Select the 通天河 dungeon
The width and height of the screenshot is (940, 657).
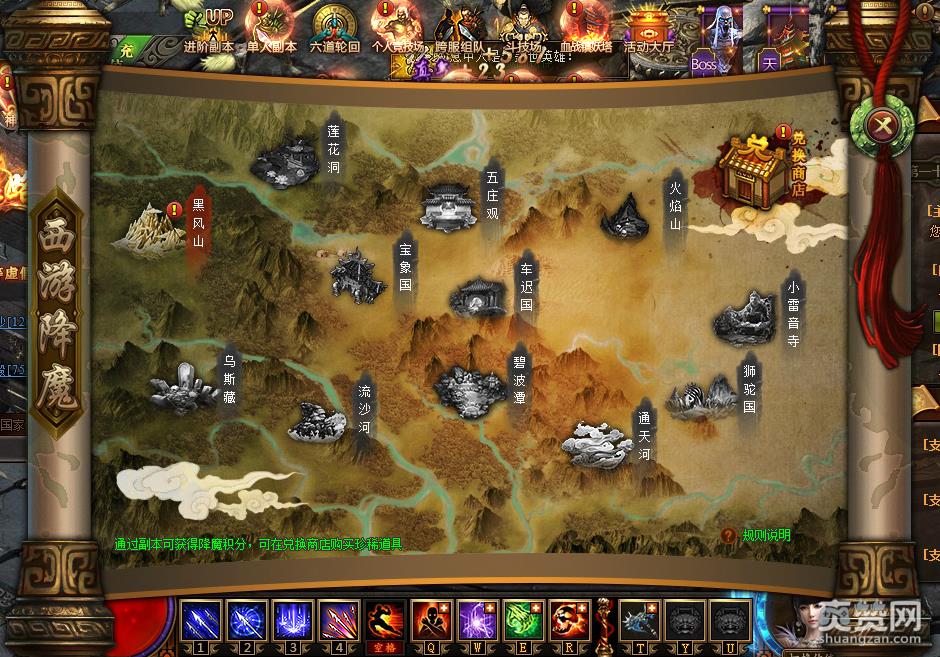[x=597, y=440]
